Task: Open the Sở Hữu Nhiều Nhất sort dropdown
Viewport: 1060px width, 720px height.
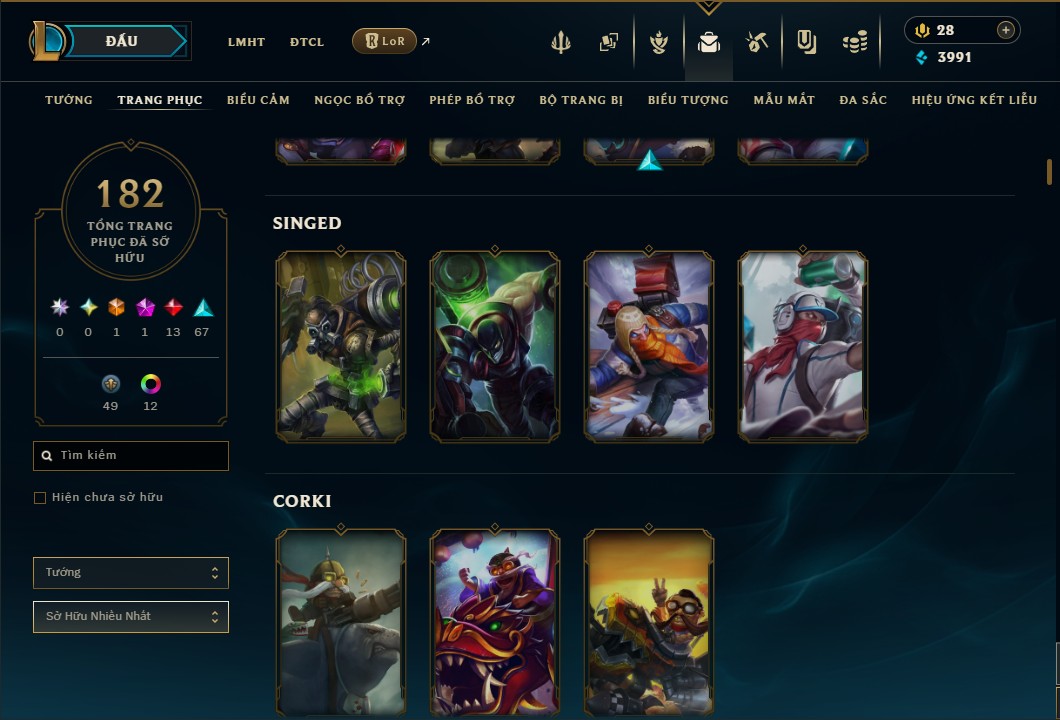Action: point(131,617)
